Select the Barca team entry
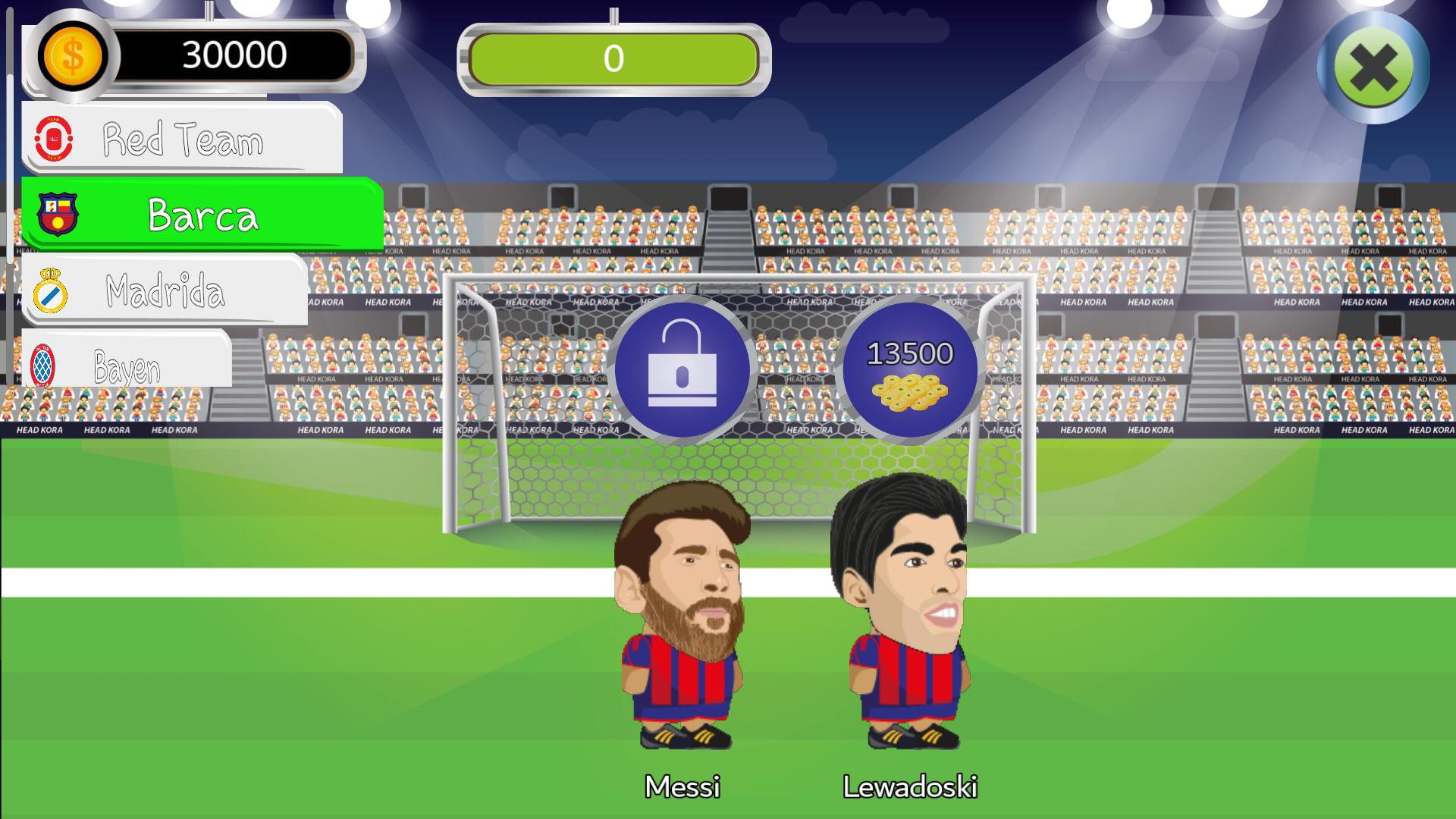 [201, 213]
